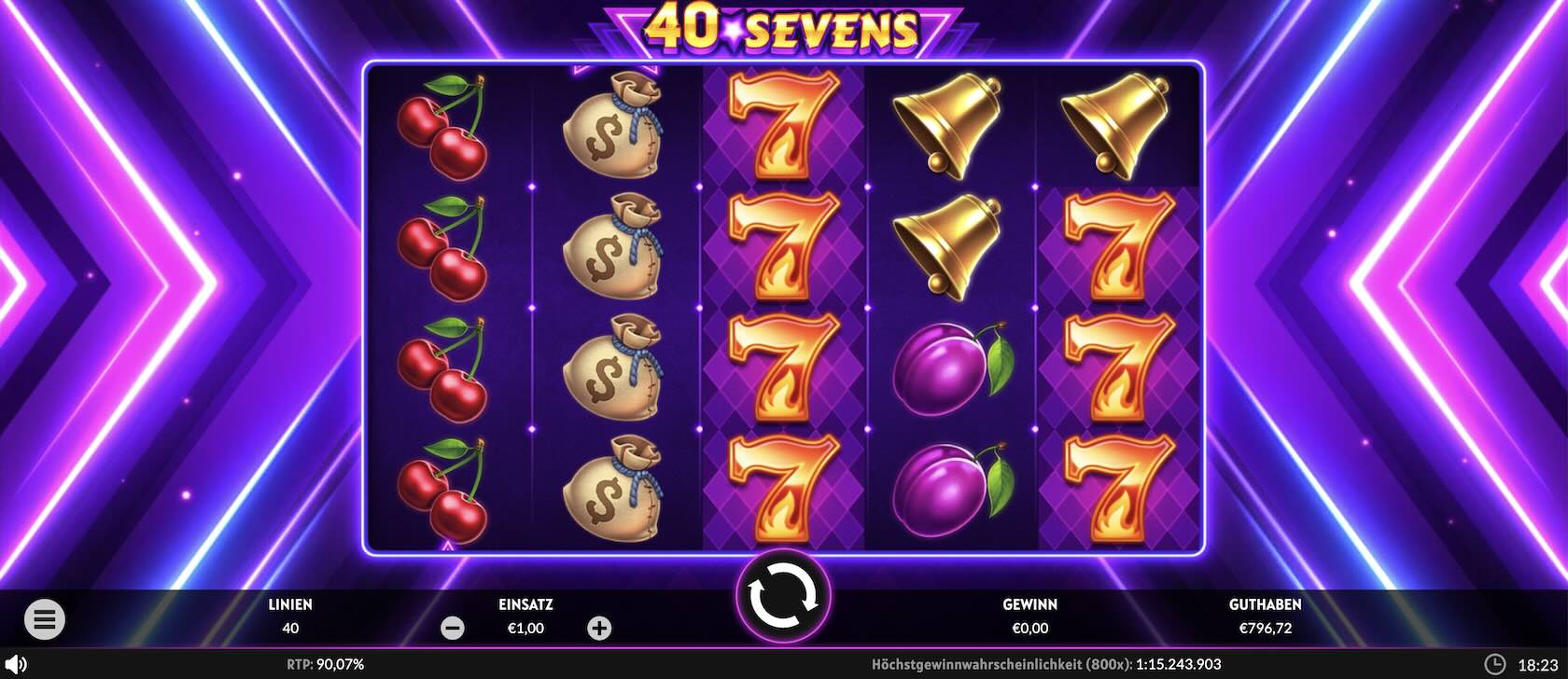The image size is (1568, 679).
Task: Decrease the bet with the minus button
Action: pyautogui.click(x=455, y=628)
